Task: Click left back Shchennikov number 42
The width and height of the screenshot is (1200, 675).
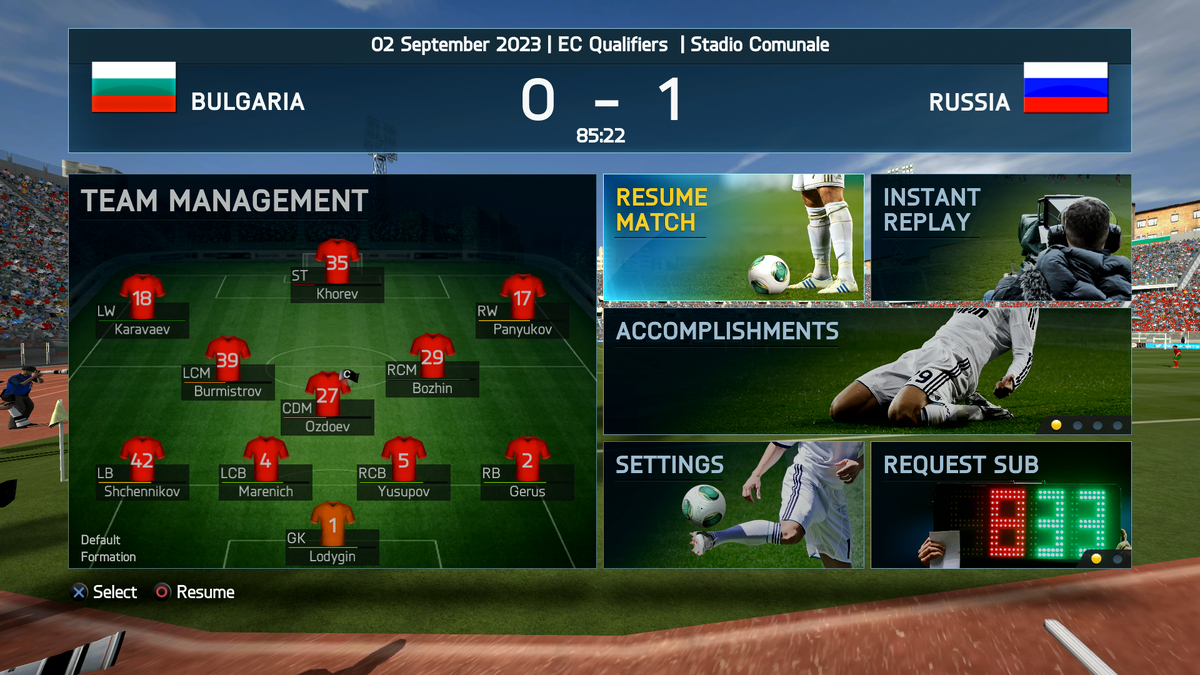Action: coord(142,458)
